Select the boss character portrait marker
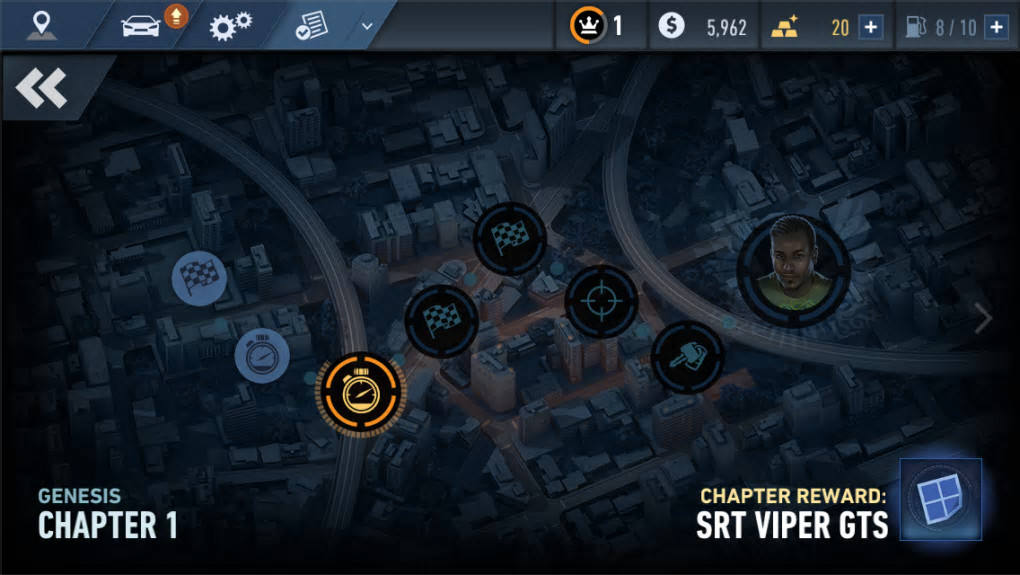 (x=794, y=270)
